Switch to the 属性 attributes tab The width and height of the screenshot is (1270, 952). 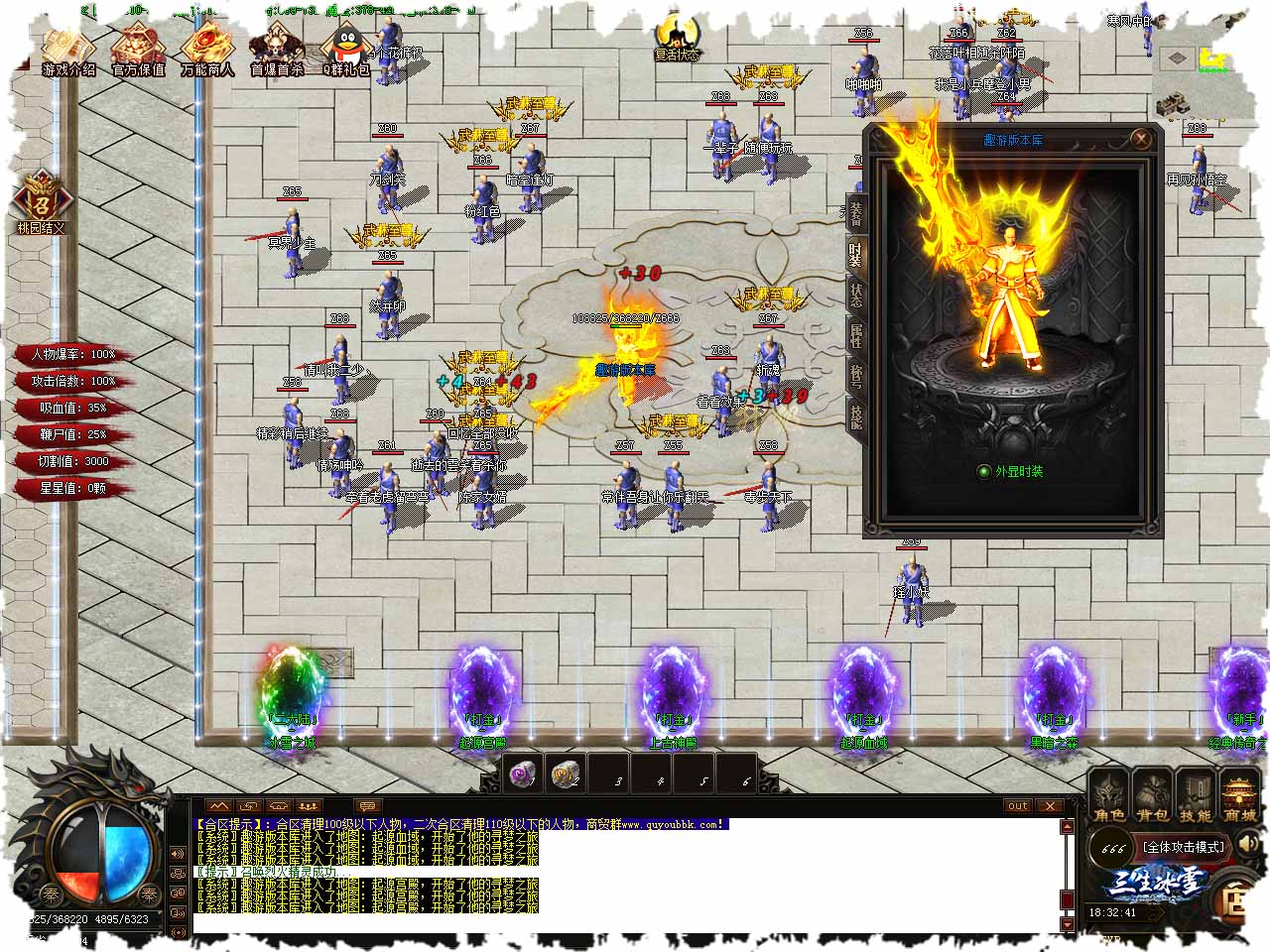tap(854, 336)
